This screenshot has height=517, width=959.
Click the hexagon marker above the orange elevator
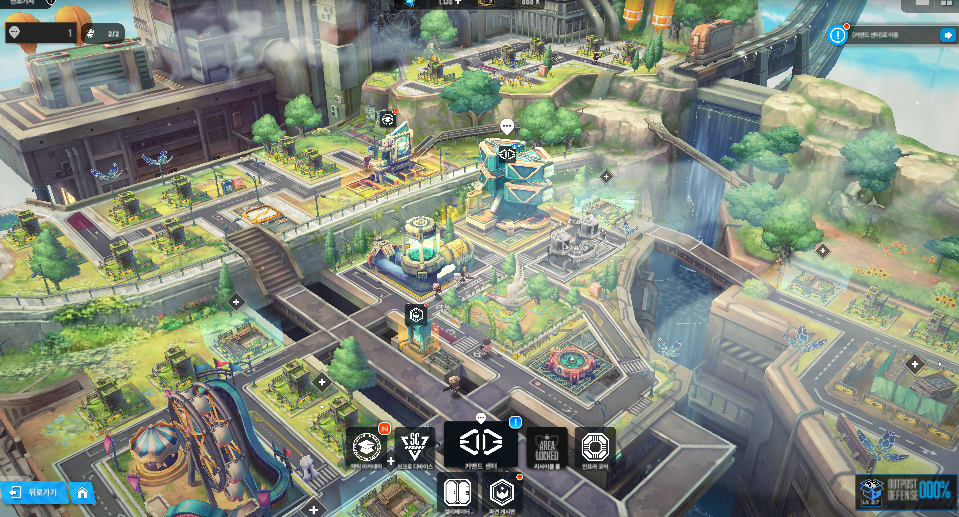pyautogui.click(x=417, y=315)
